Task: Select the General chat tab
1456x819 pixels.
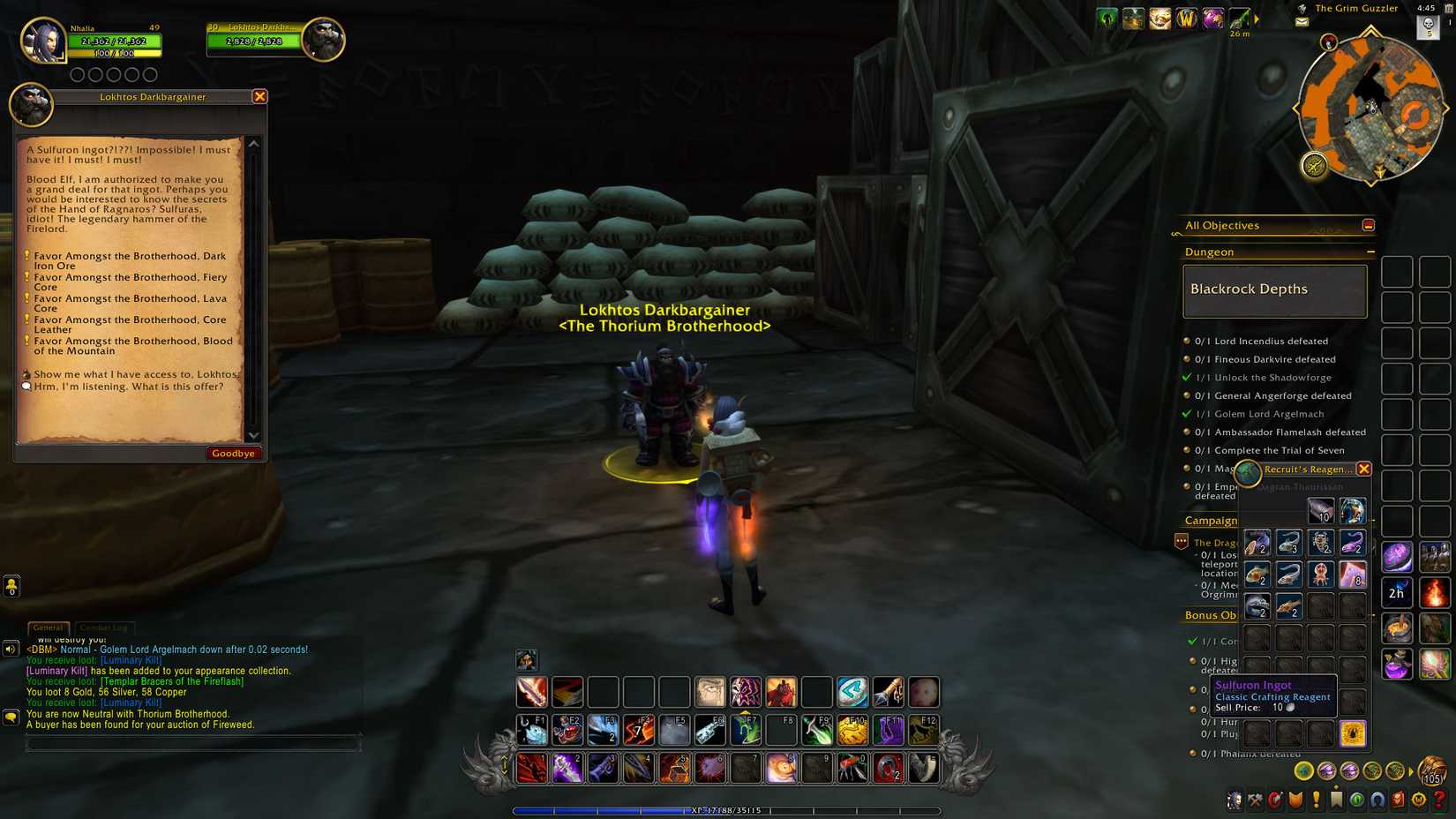Action: tap(49, 627)
